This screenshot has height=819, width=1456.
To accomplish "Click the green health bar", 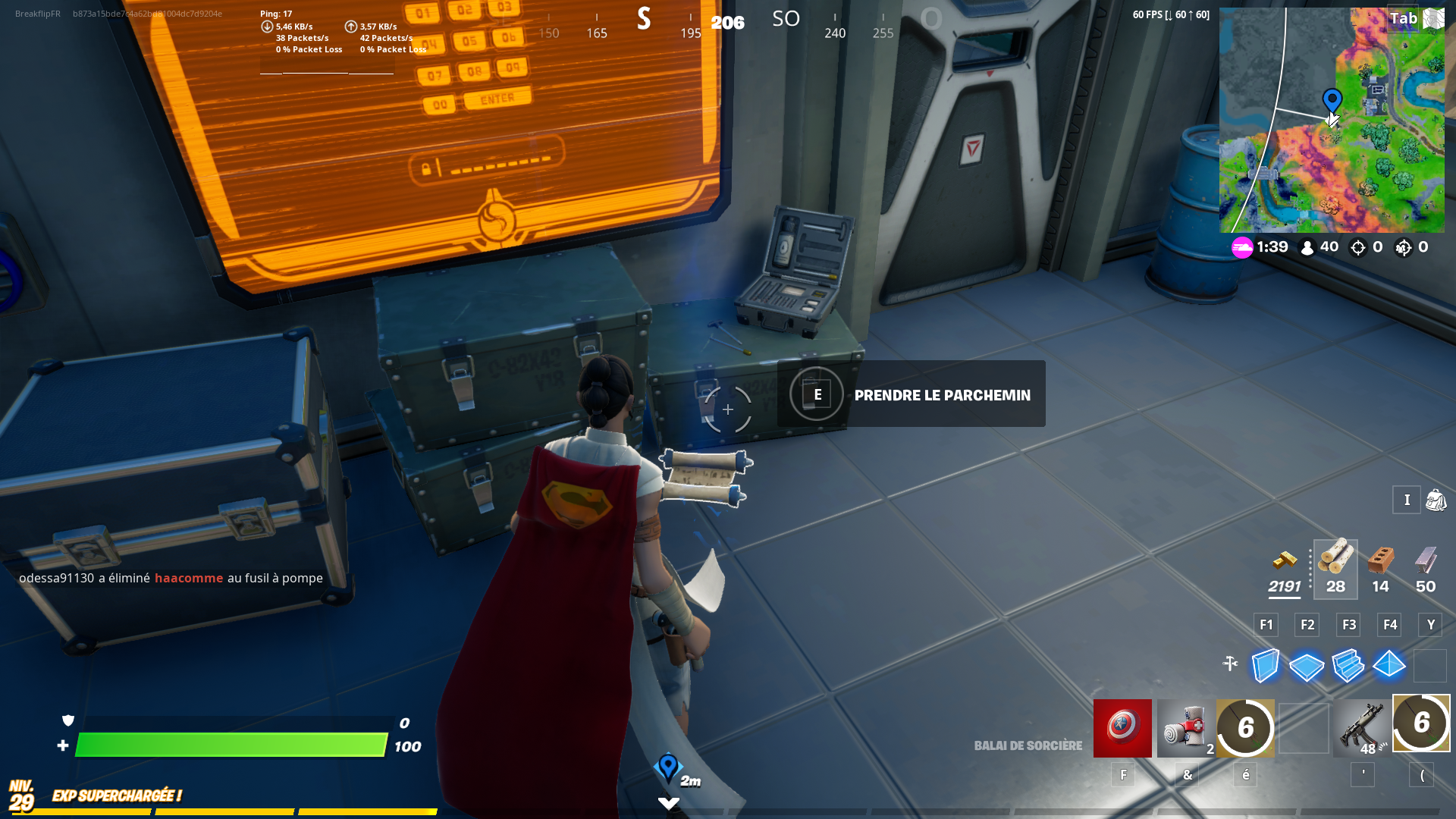I will [x=227, y=746].
